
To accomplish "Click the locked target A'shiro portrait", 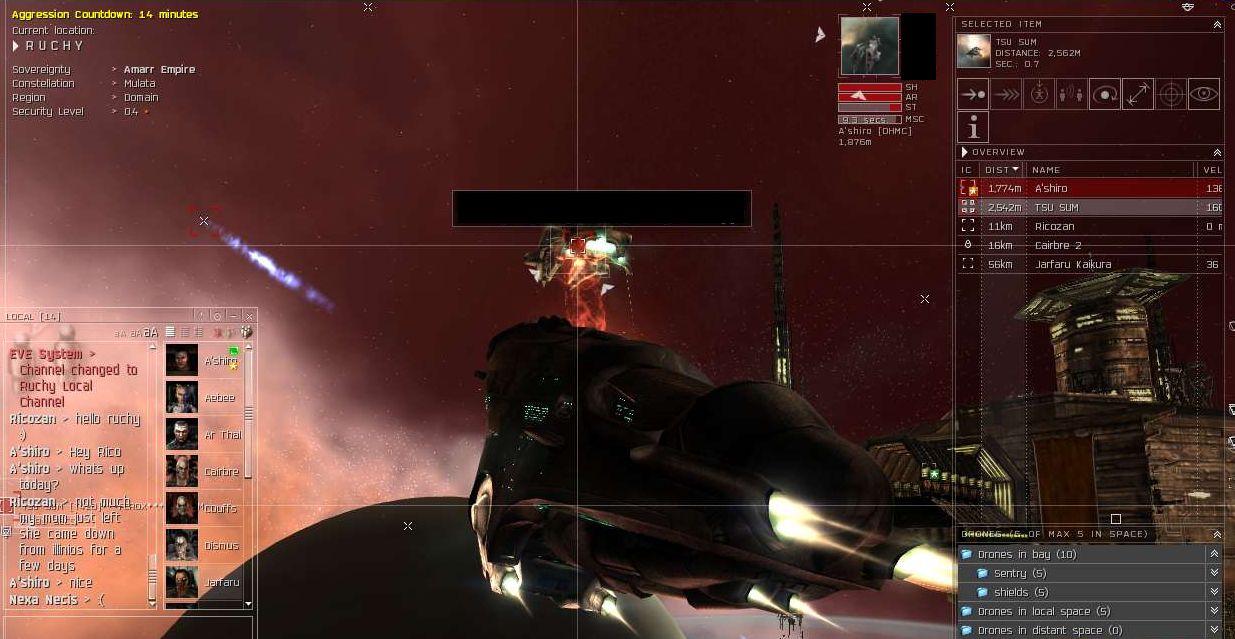I will pyautogui.click(x=869, y=46).
